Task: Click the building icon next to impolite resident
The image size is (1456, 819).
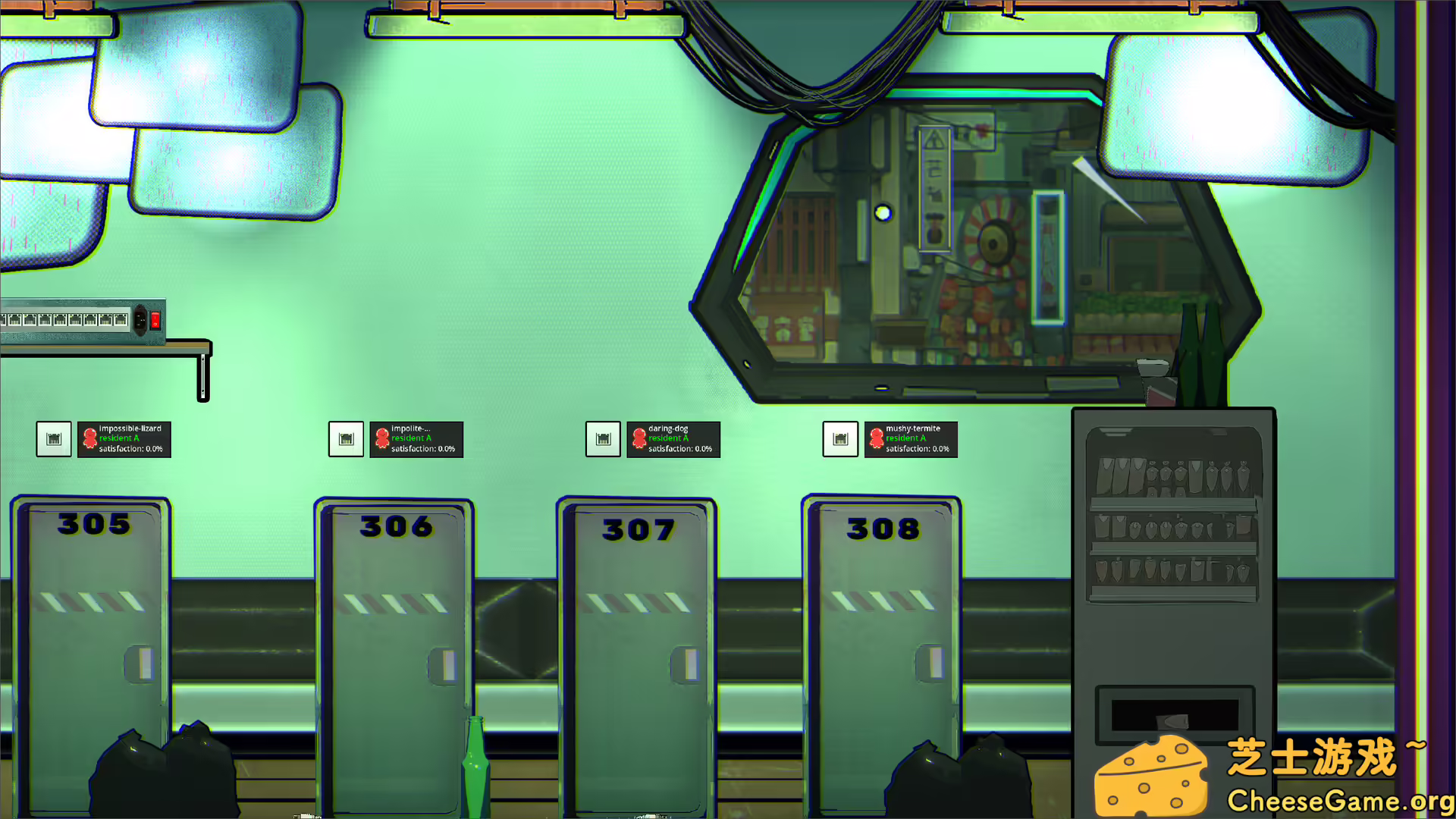Action: tap(346, 438)
